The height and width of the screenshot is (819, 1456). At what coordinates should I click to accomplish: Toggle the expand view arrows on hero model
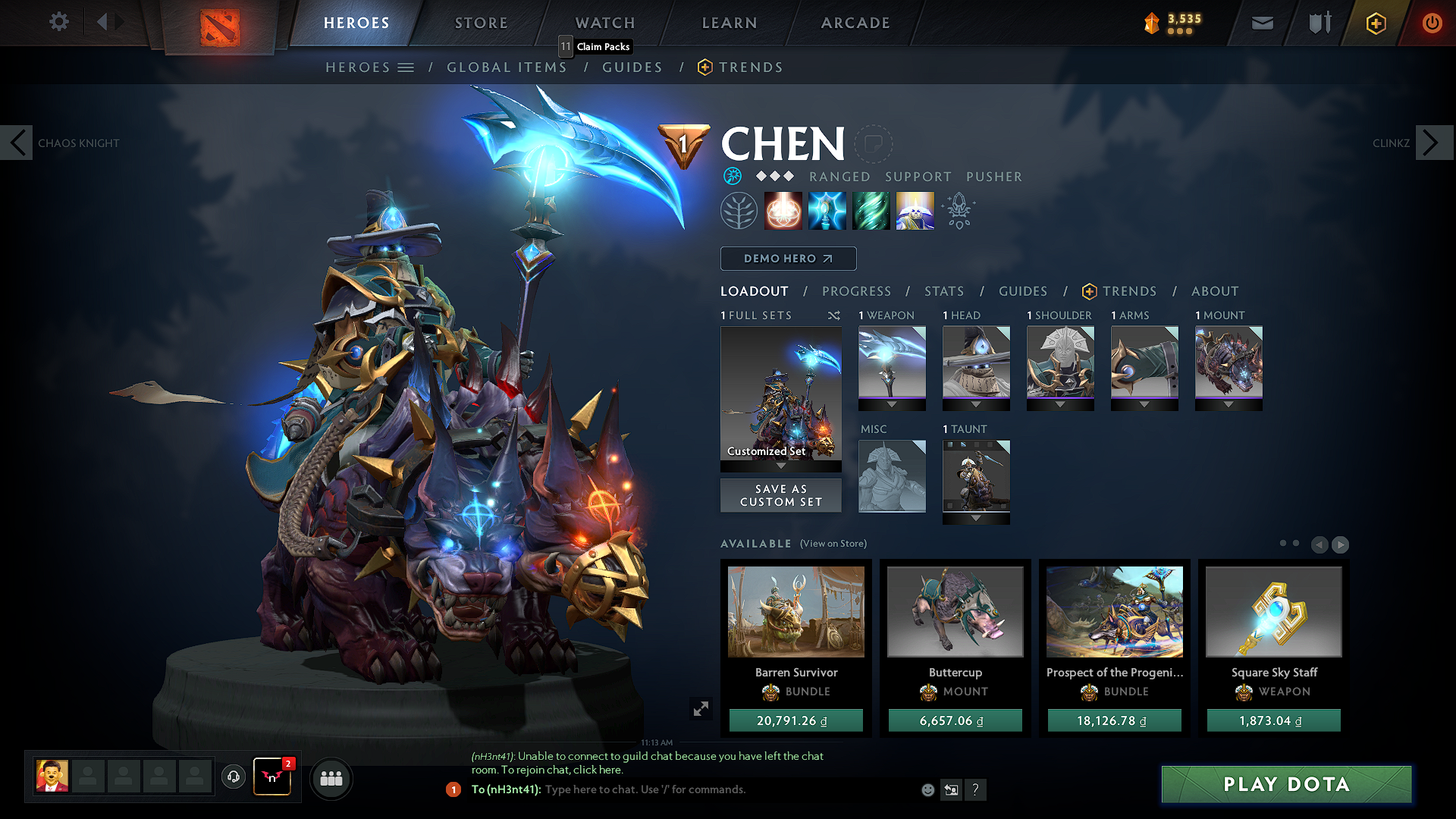tap(701, 708)
